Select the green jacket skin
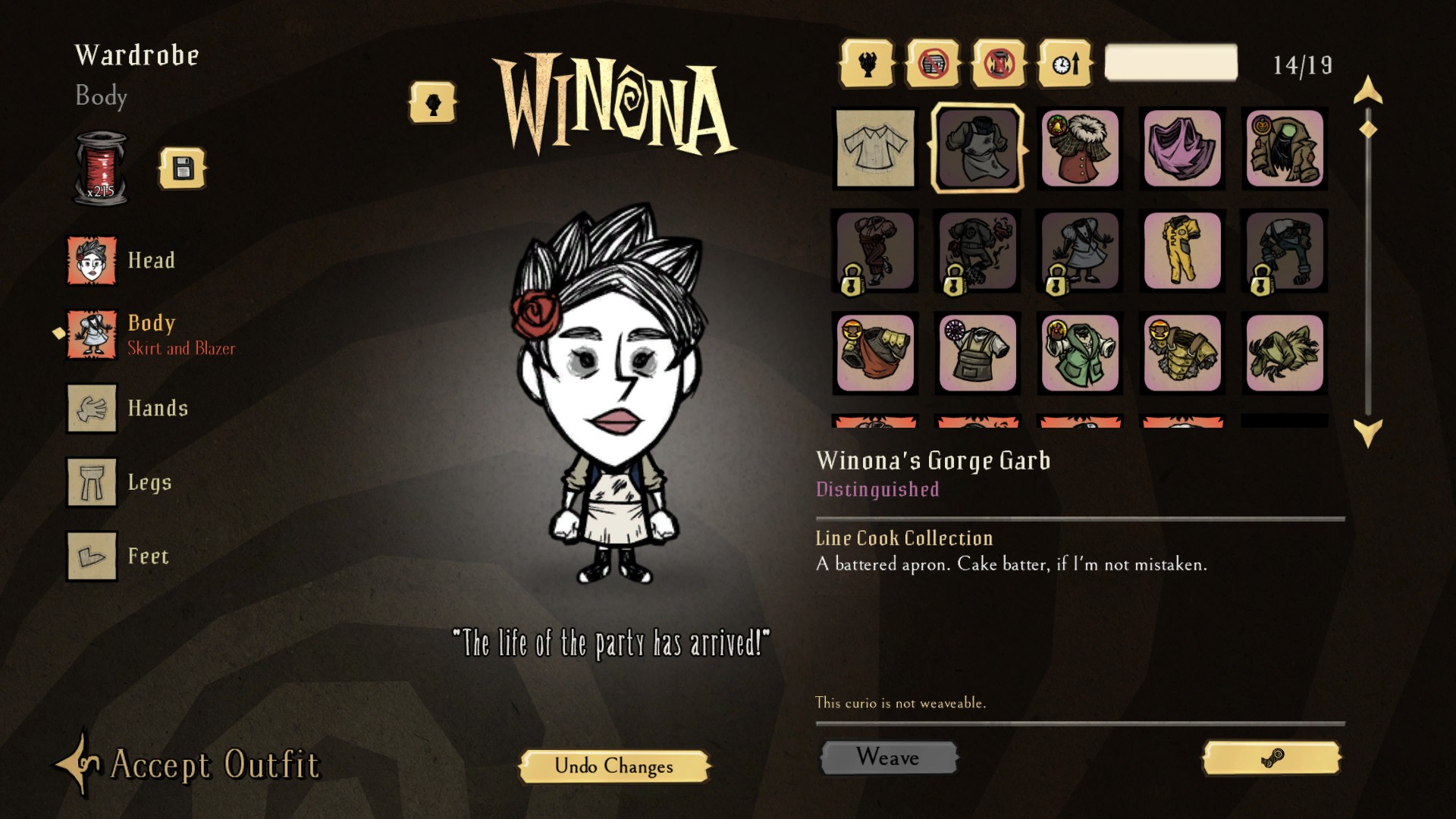The width and height of the screenshot is (1456, 819). (1080, 353)
